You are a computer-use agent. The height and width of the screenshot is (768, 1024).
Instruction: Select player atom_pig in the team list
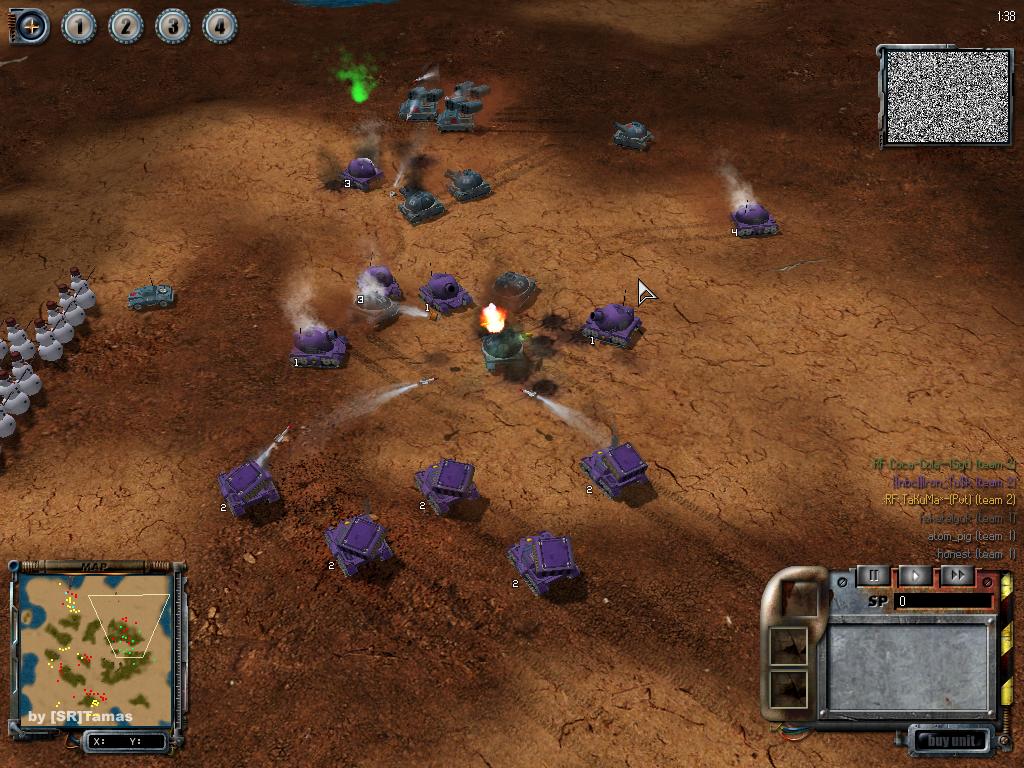[971, 536]
